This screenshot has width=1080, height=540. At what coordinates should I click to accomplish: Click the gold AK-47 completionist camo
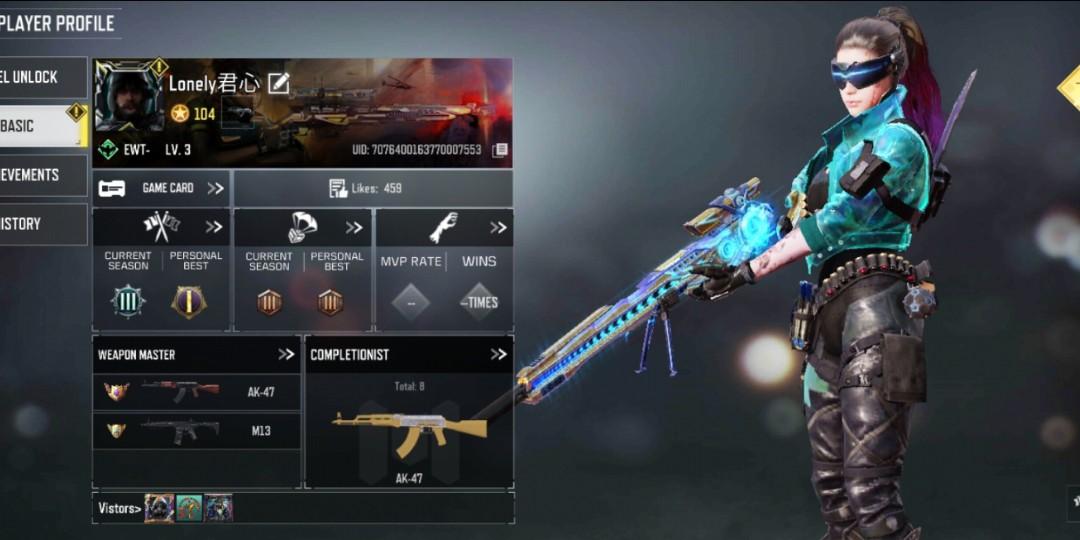408,430
